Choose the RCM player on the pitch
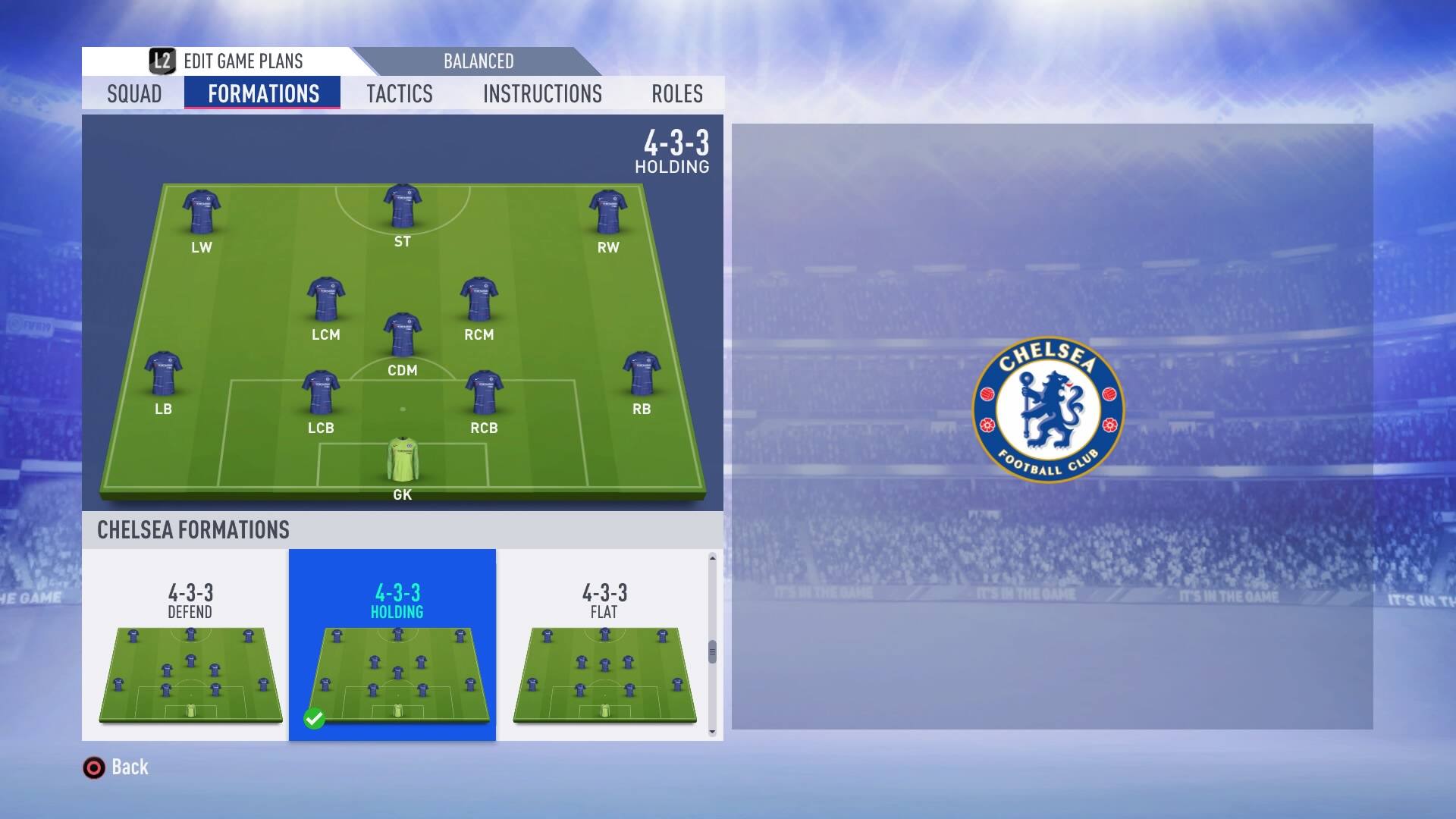The image size is (1456, 819). pyautogui.click(x=479, y=299)
